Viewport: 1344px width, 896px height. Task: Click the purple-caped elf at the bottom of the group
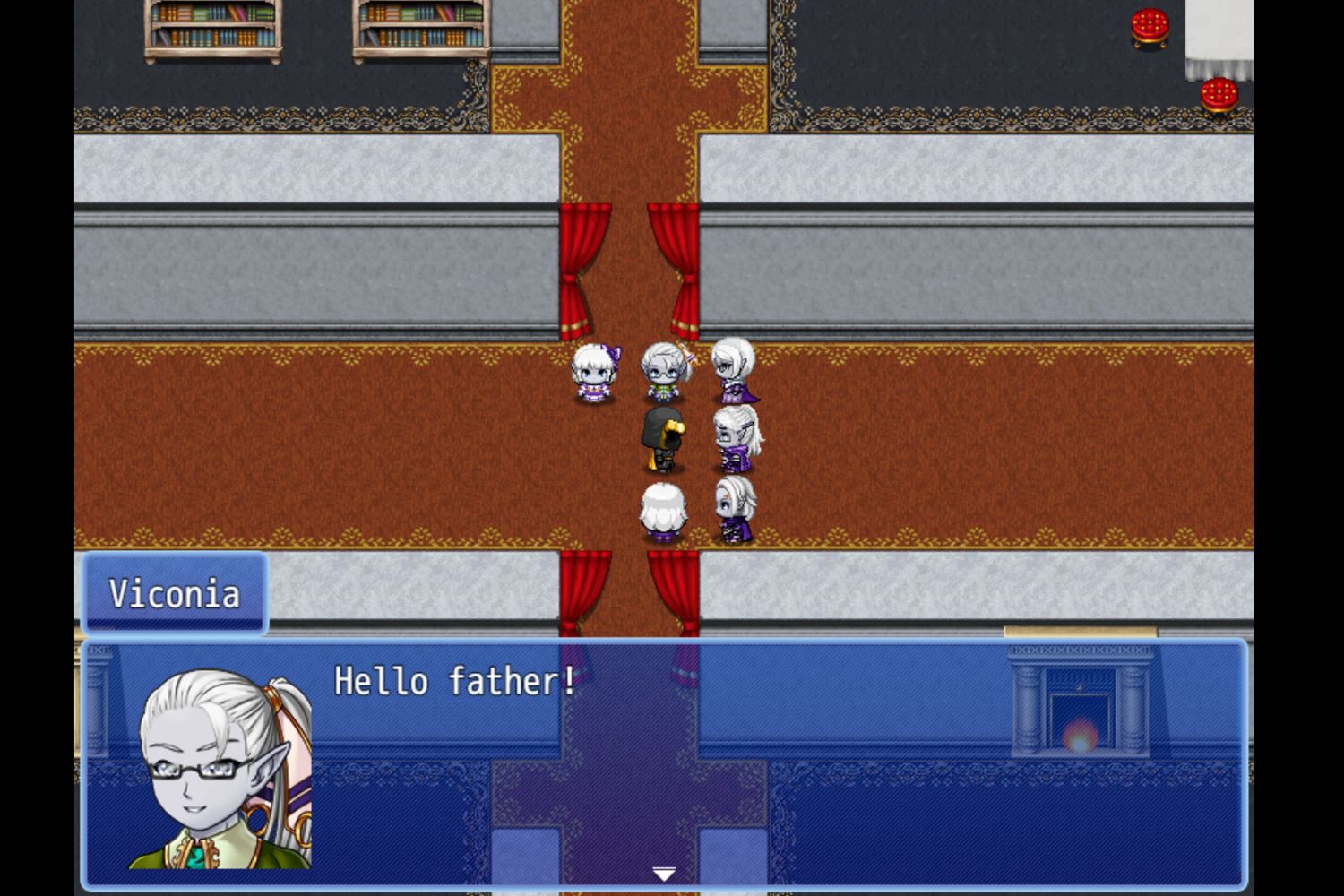click(x=737, y=506)
